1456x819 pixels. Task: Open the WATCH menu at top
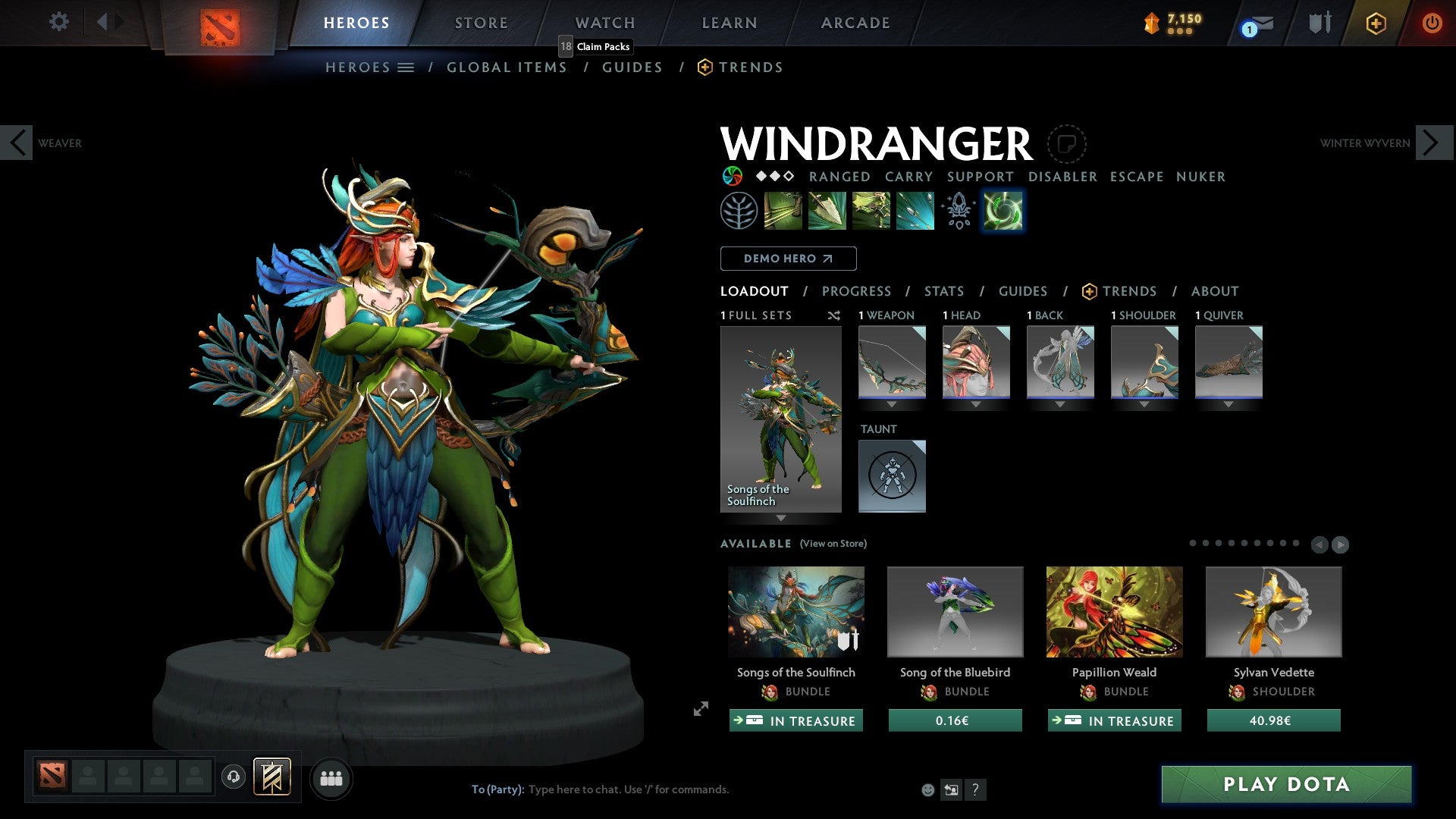coord(604,23)
